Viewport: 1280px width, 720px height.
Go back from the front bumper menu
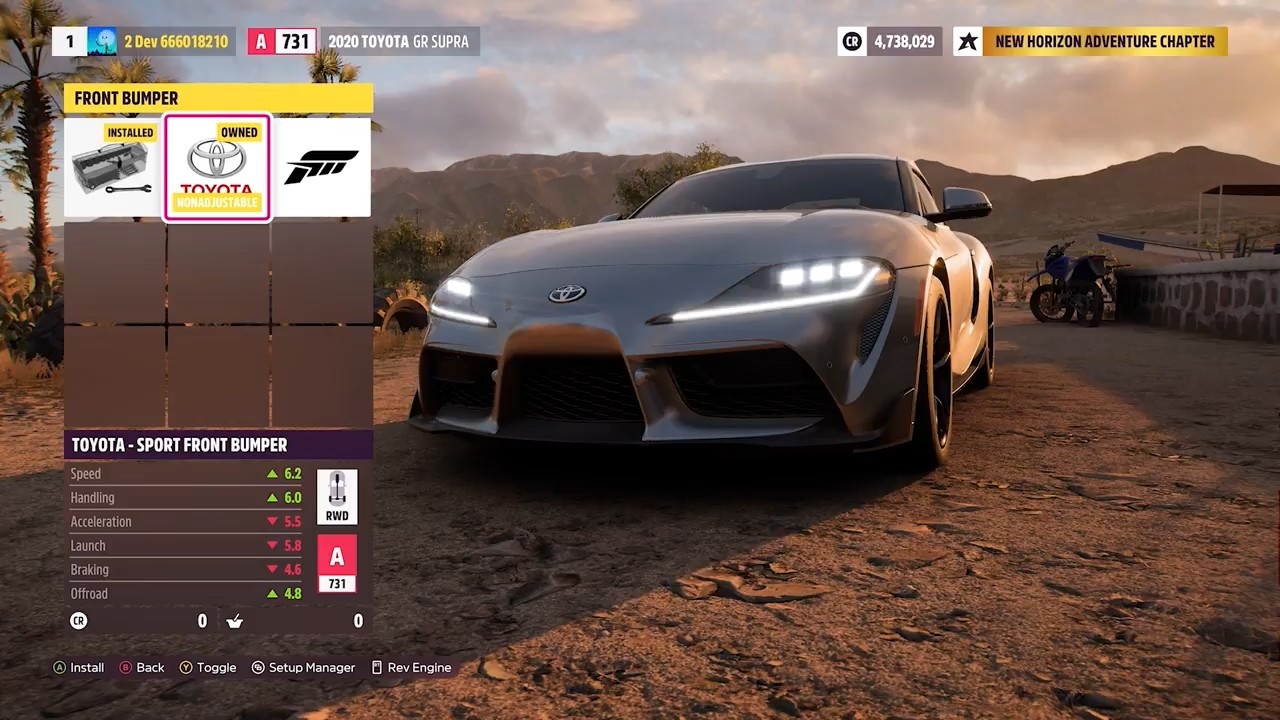click(x=142, y=667)
